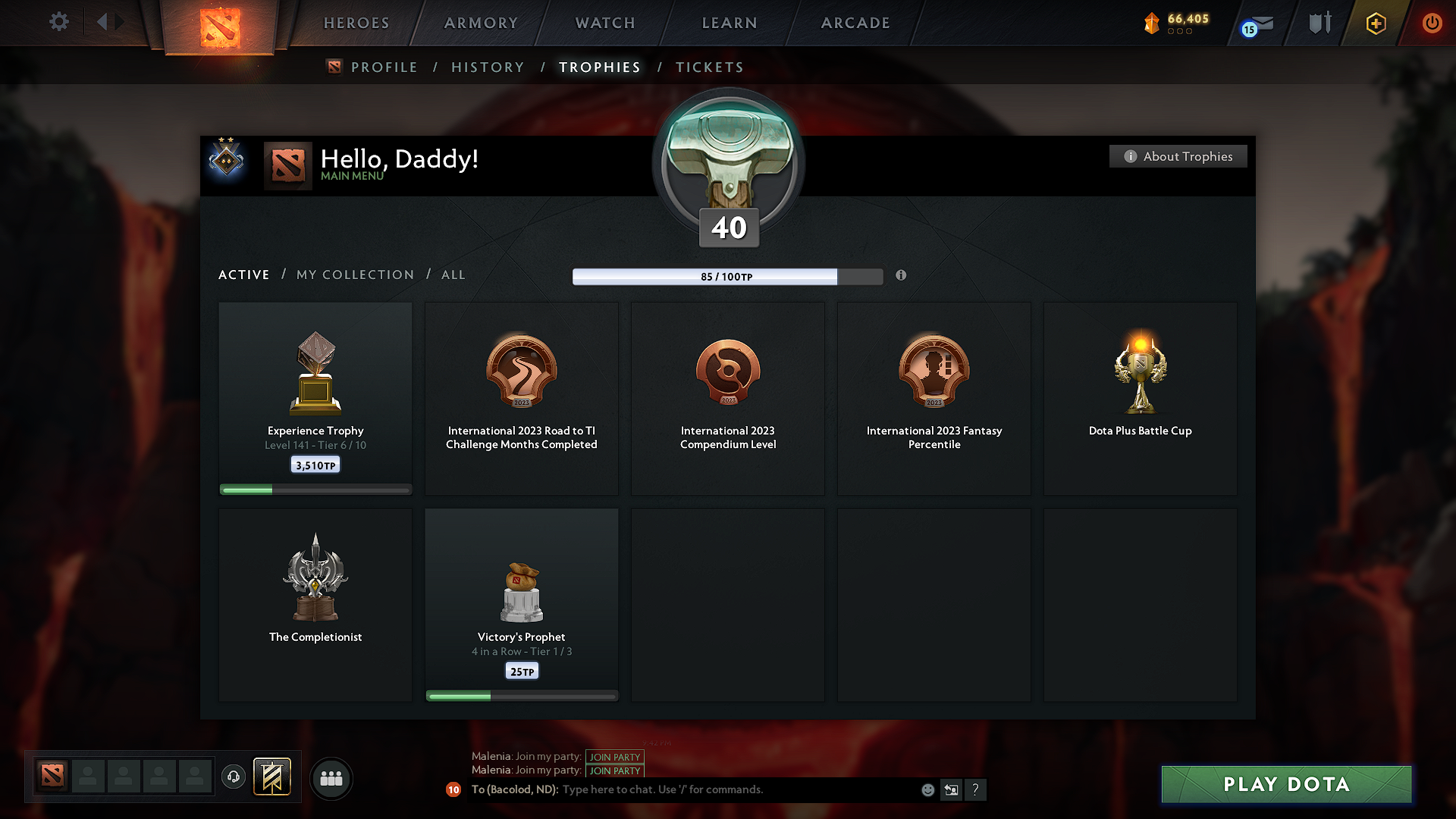Click the chat channel switcher icon
1456x819 pixels.
(951, 789)
